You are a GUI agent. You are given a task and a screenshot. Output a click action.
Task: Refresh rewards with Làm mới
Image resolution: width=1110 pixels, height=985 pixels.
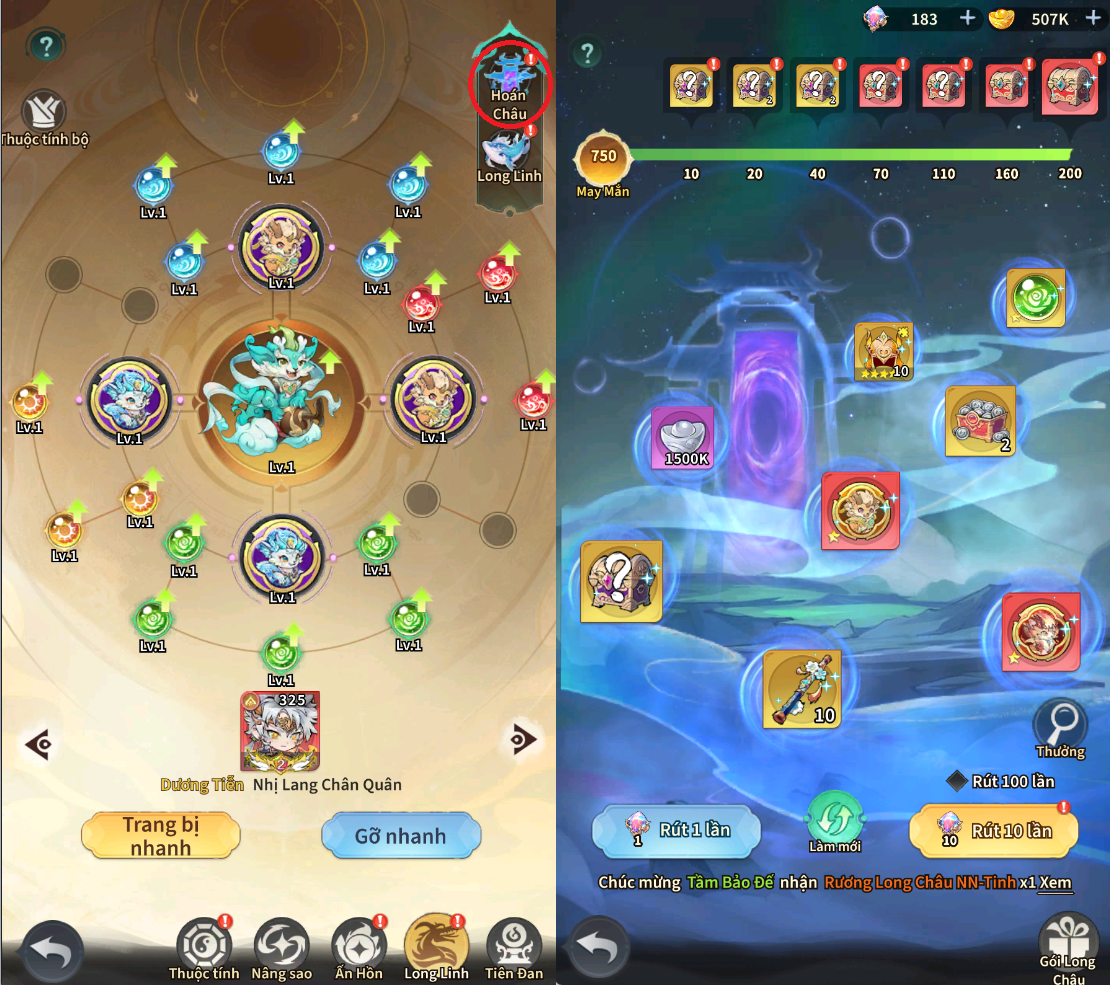[x=835, y=818]
